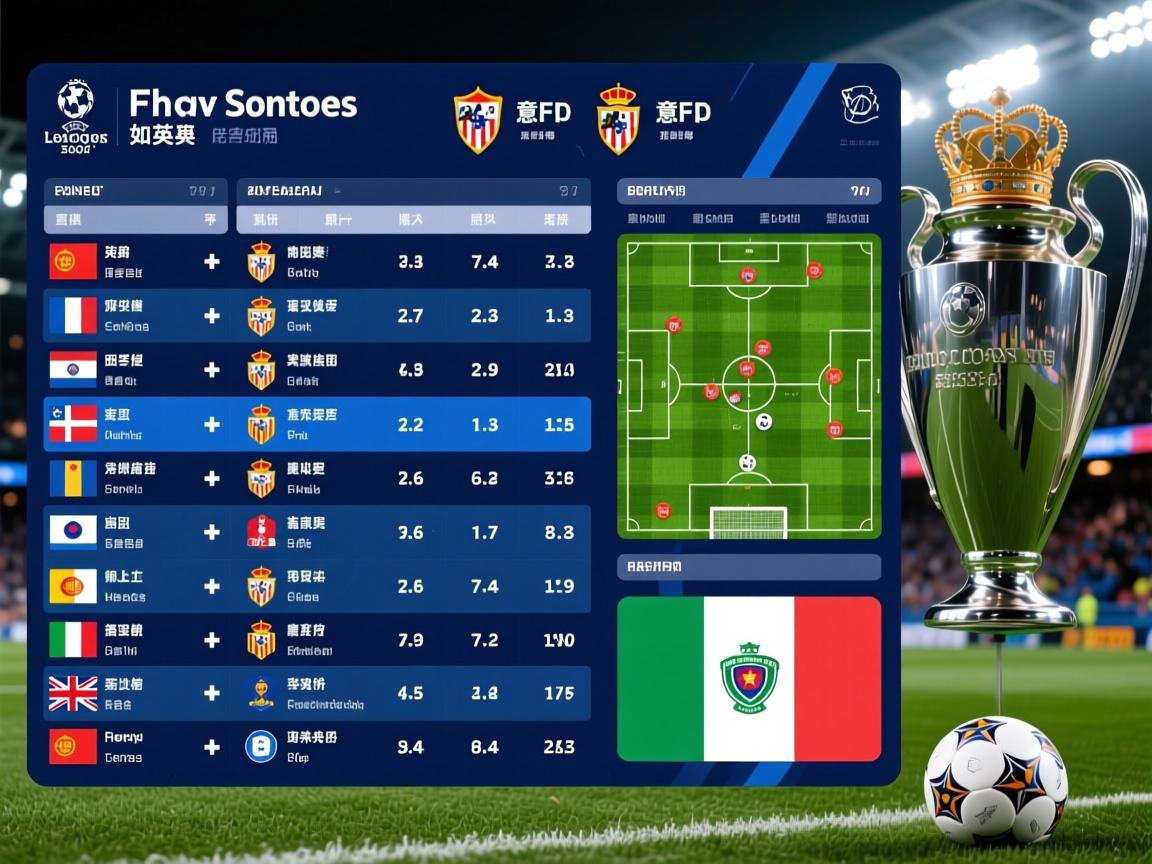
Task: Open the league ball logo in the header
Action: tap(76, 101)
